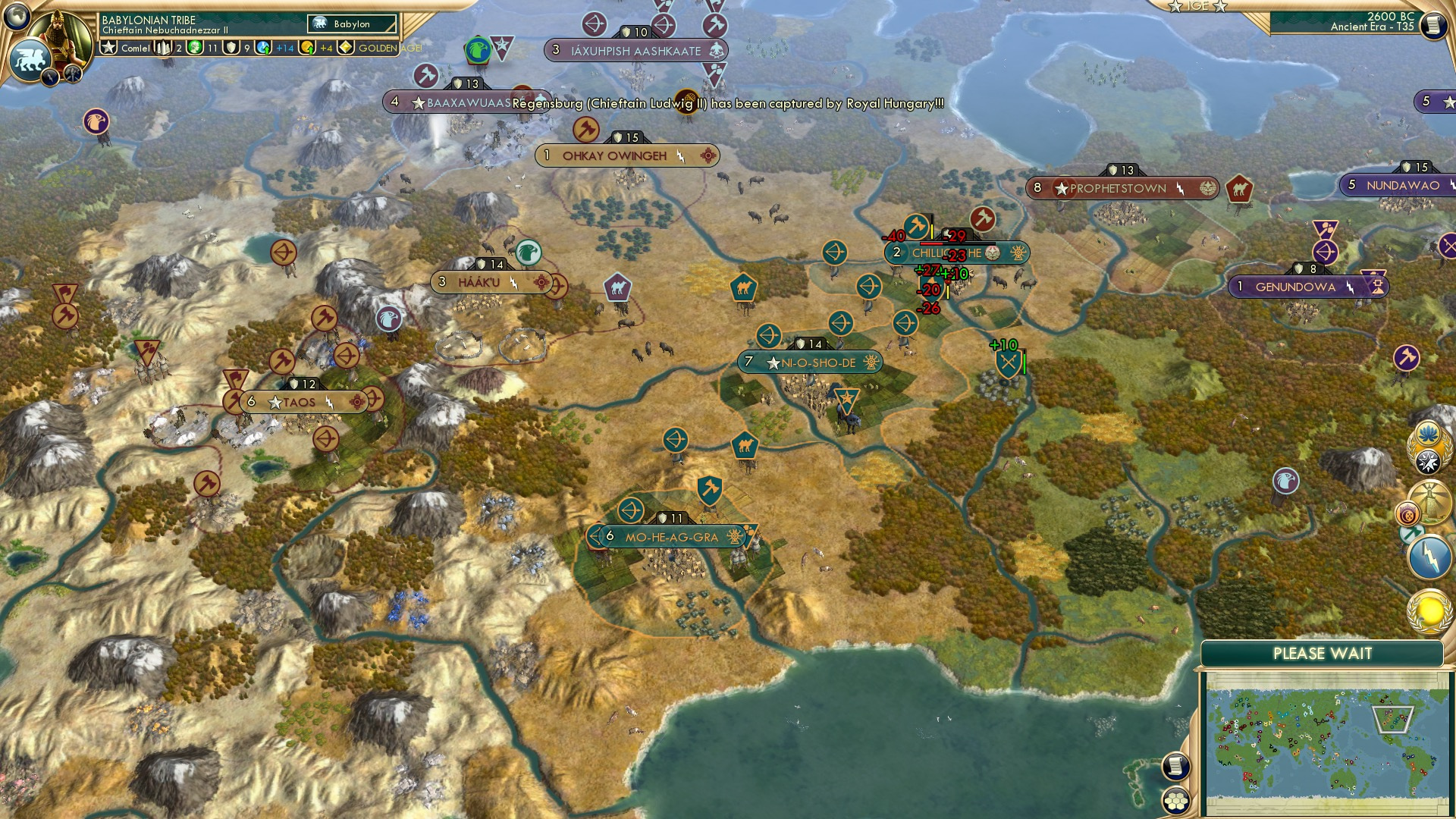This screenshot has width=1456, height=819.
Task: Click the blue lightning bolt notification icon
Action: click(1429, 555)
